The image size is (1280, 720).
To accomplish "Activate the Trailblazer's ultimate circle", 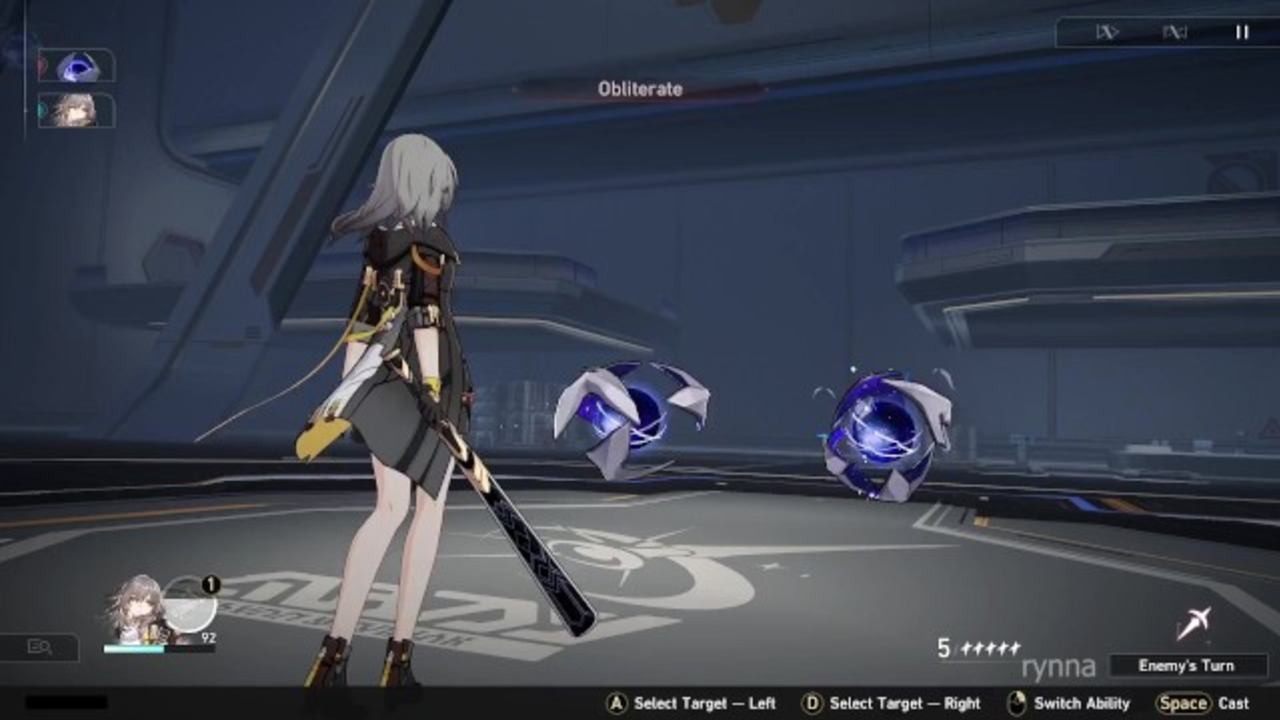I will (x=190, y=605).
